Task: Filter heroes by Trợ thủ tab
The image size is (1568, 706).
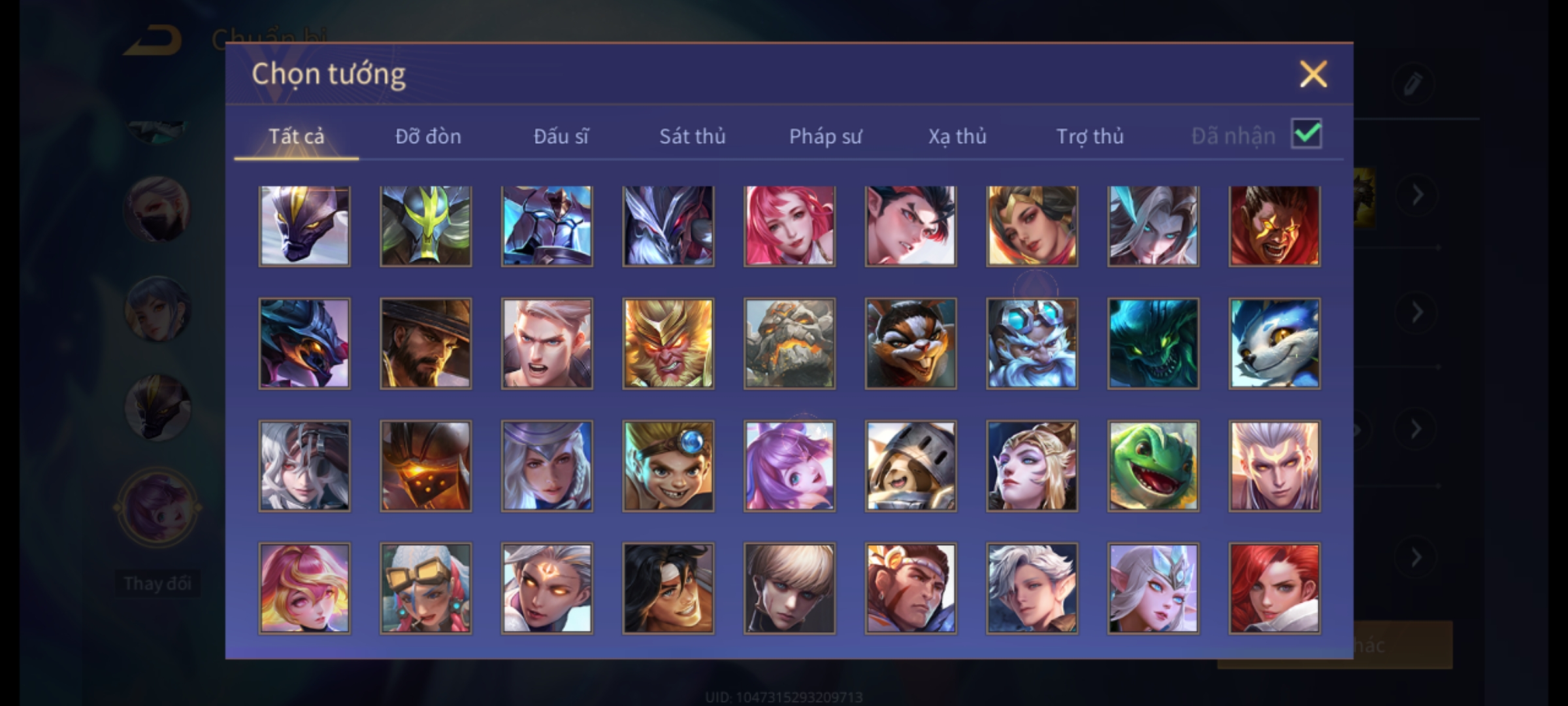Action: 1090,136
